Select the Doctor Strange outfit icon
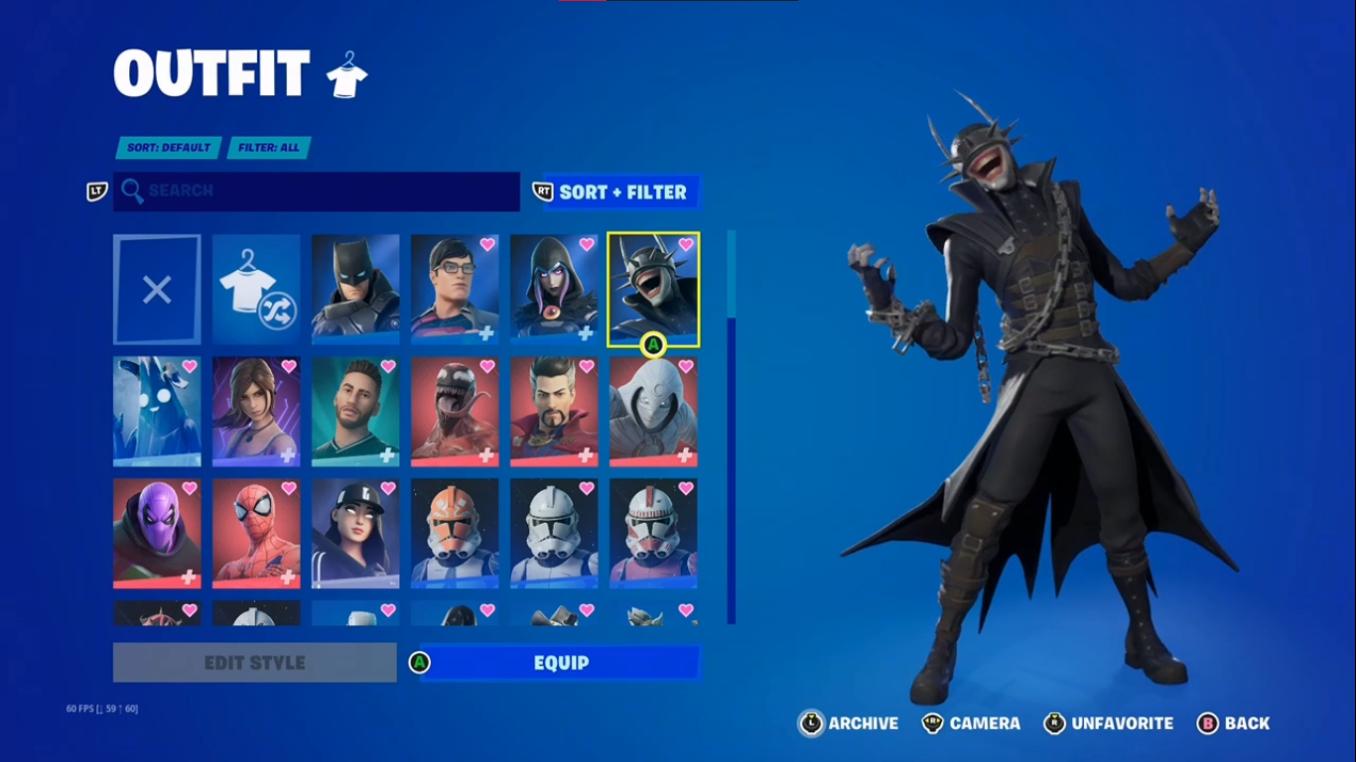The width and height of the screenshot is (1356, 762). click(x=555, y=411)
